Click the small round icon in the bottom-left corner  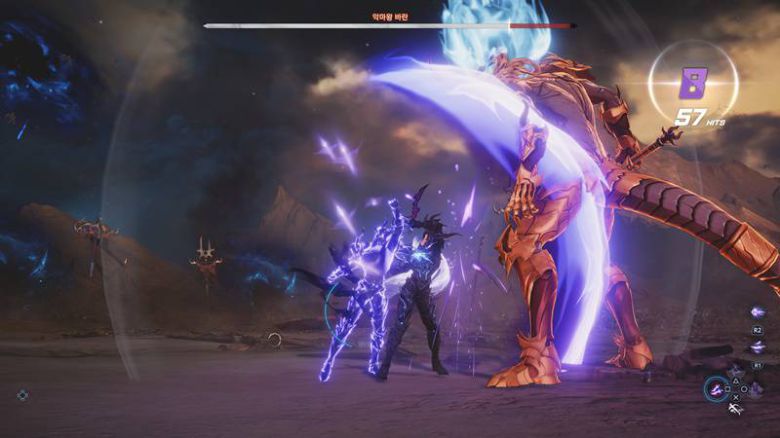22,395
